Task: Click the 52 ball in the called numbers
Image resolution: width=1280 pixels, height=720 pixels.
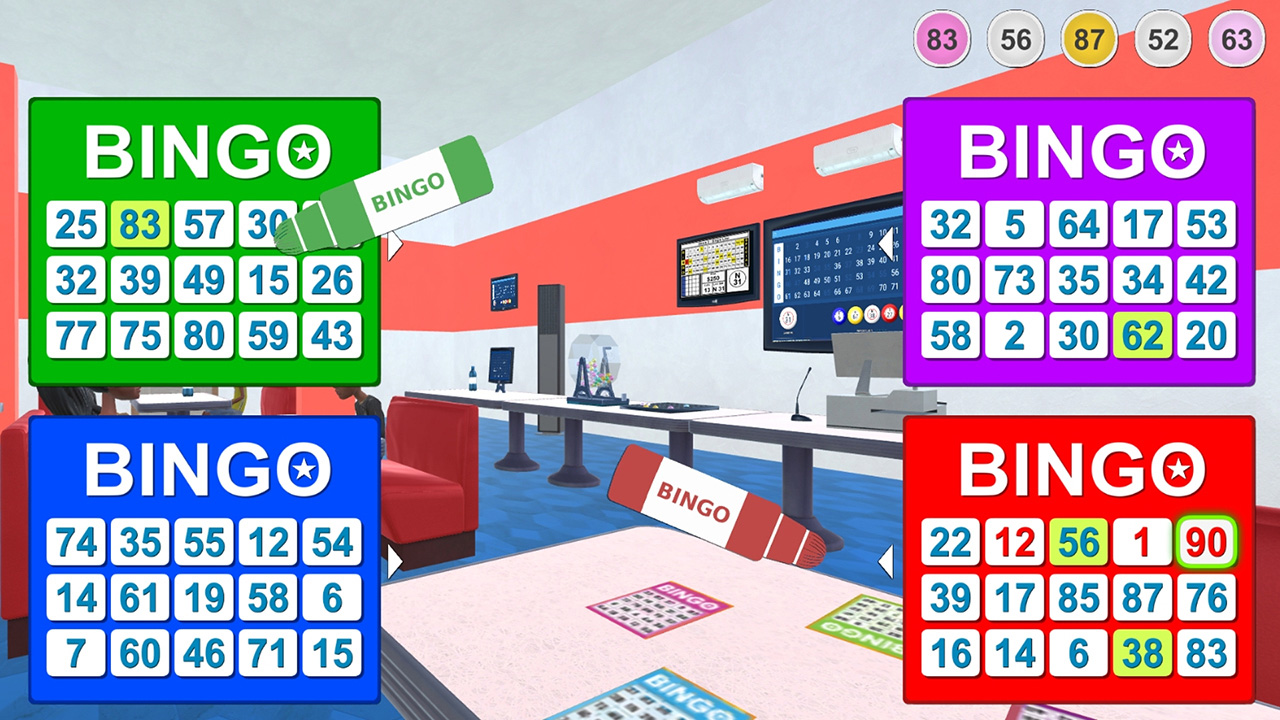Action: tap(1162, 39)
